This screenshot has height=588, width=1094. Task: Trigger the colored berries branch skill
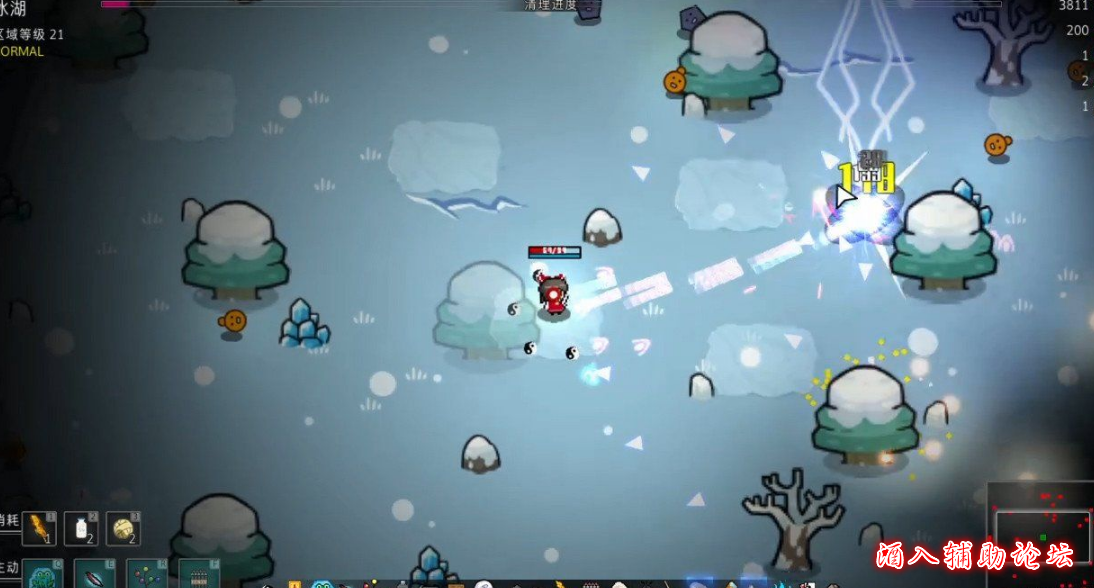click(147, 575)
